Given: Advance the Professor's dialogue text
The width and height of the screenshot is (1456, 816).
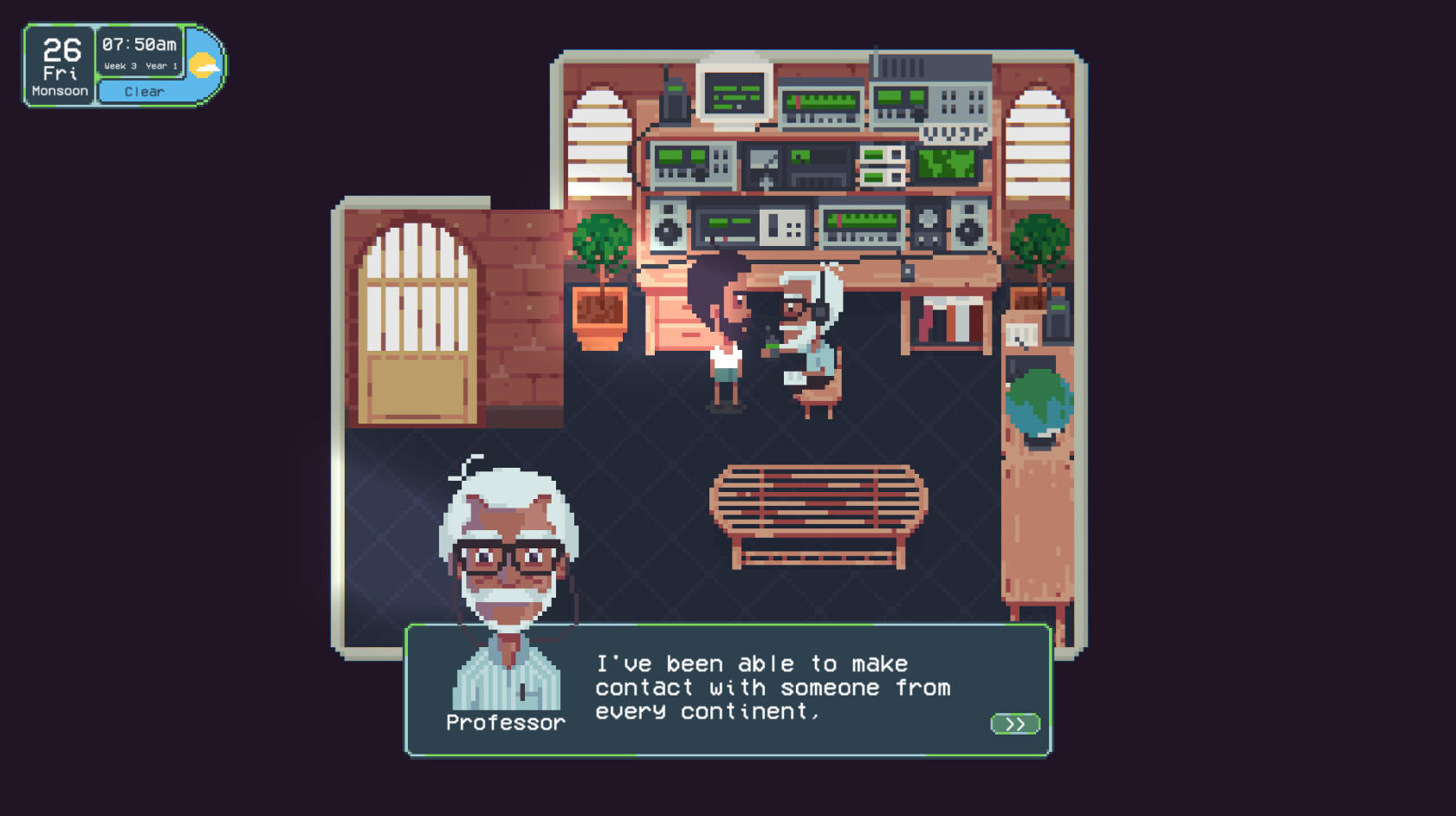Looking at the screenshot, I should pos(771,688).
